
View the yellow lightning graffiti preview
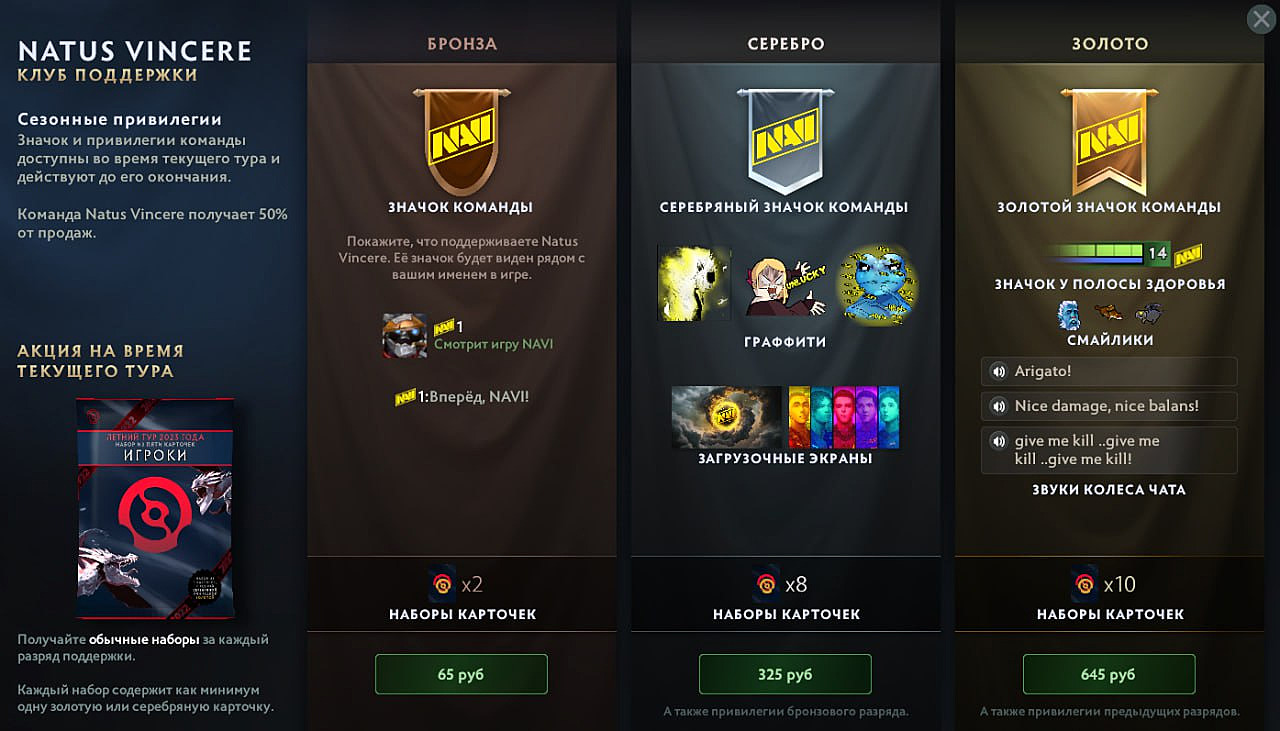click(694, 283)
